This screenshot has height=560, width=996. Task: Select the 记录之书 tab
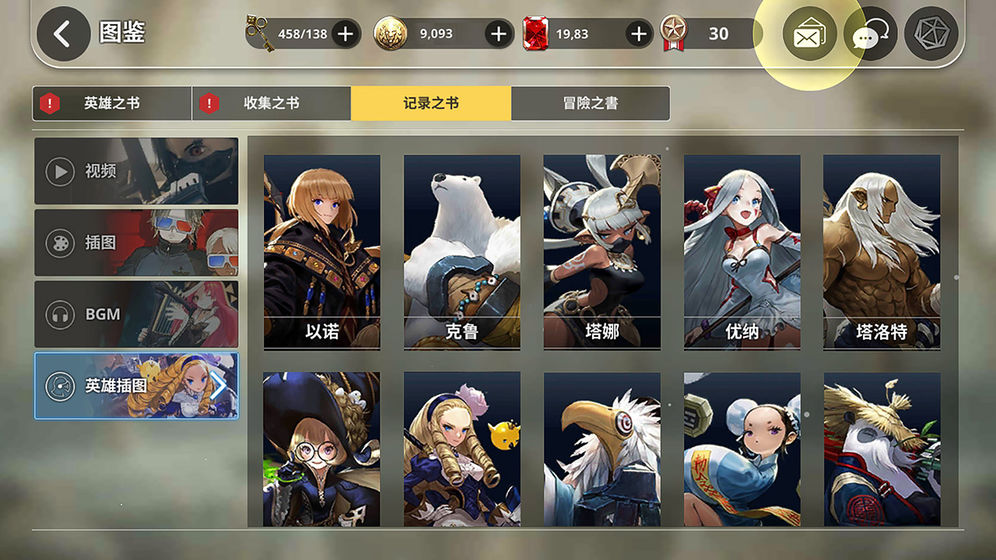[431, 103]
